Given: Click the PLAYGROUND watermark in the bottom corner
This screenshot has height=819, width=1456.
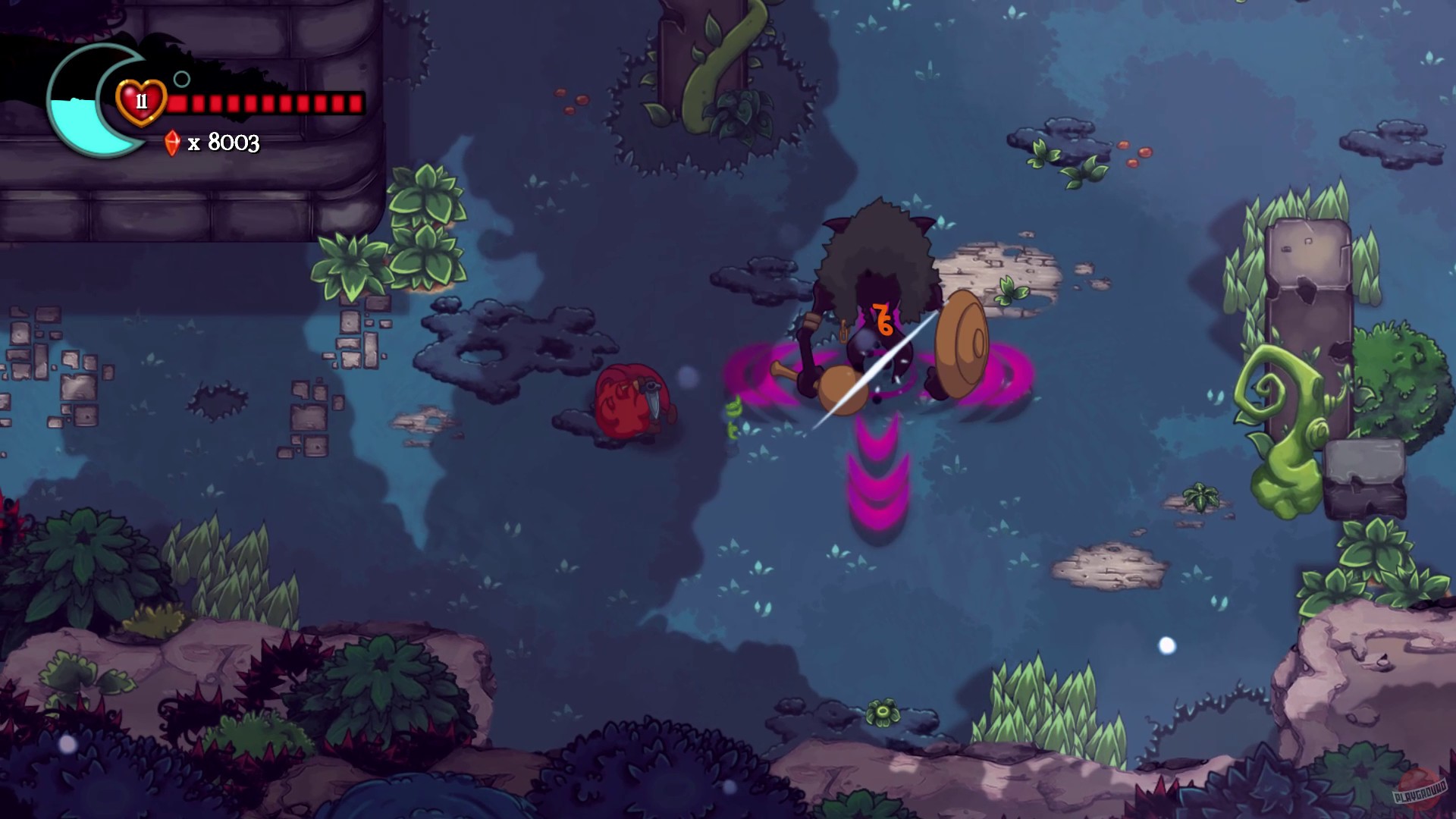Looking at the screenshot, I should 1421,793.
